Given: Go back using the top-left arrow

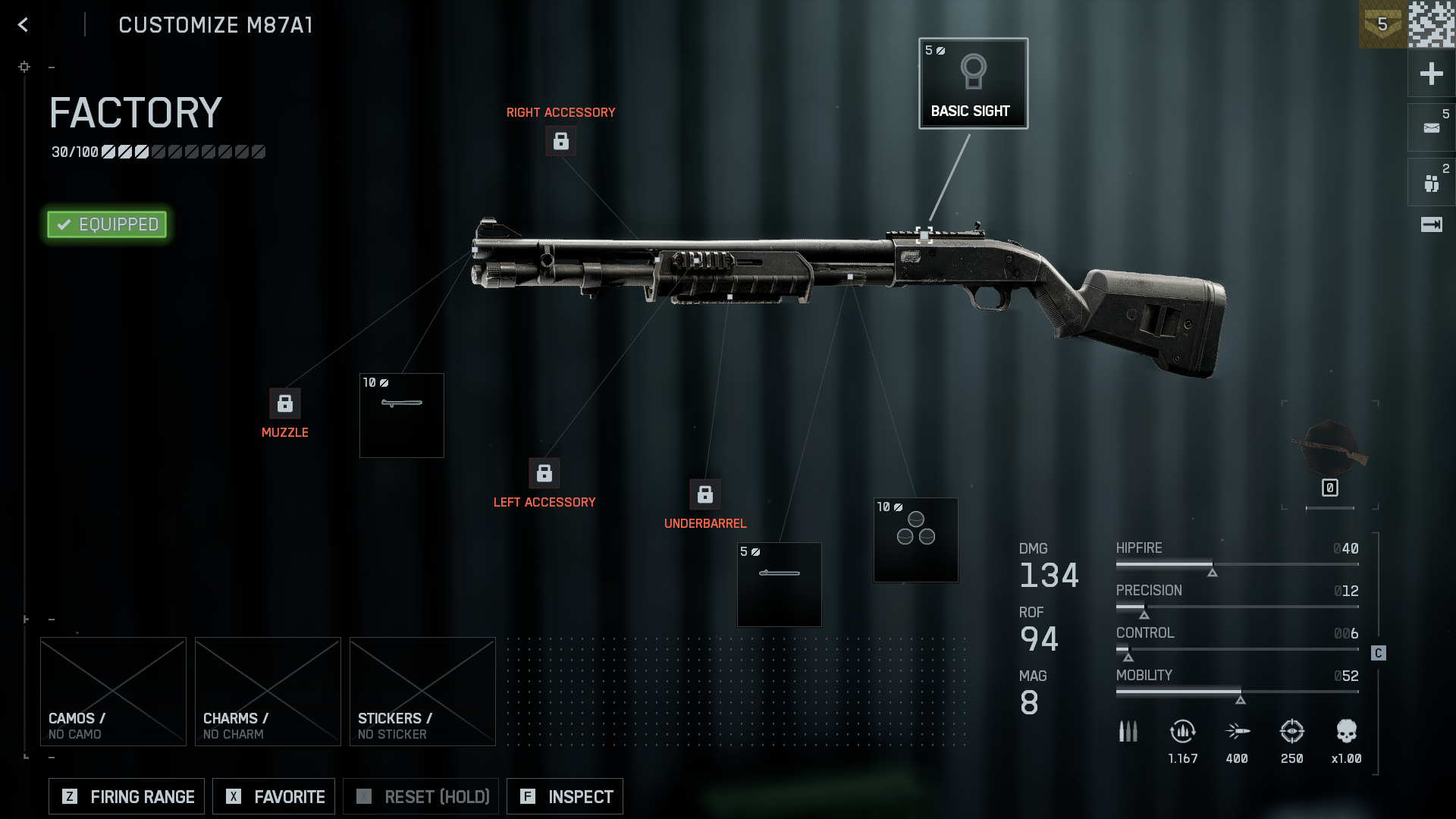Looking at the screenshot, I should (x=24, y=25).
